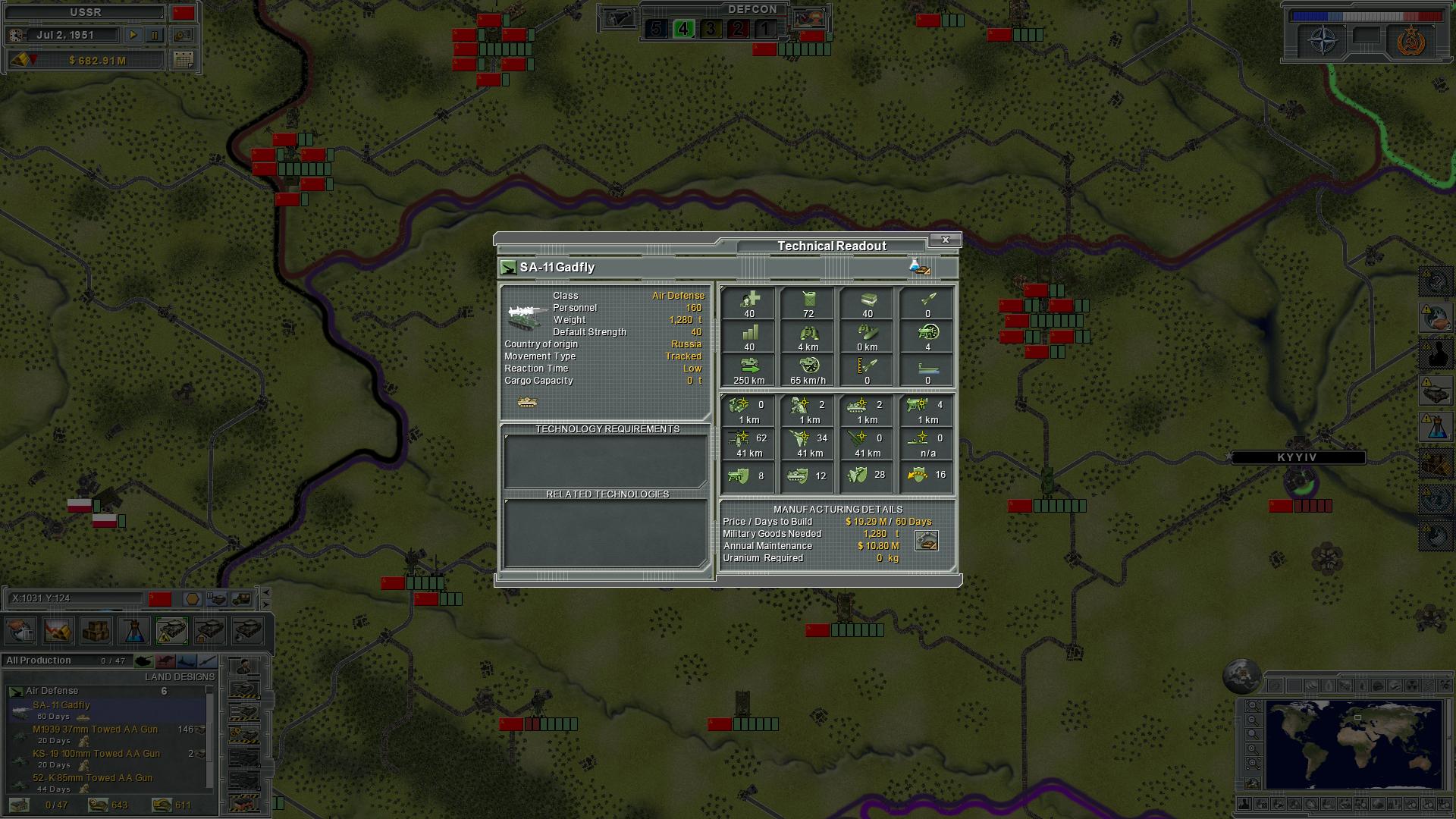Toggle the land units tank filter

point(144,661)
